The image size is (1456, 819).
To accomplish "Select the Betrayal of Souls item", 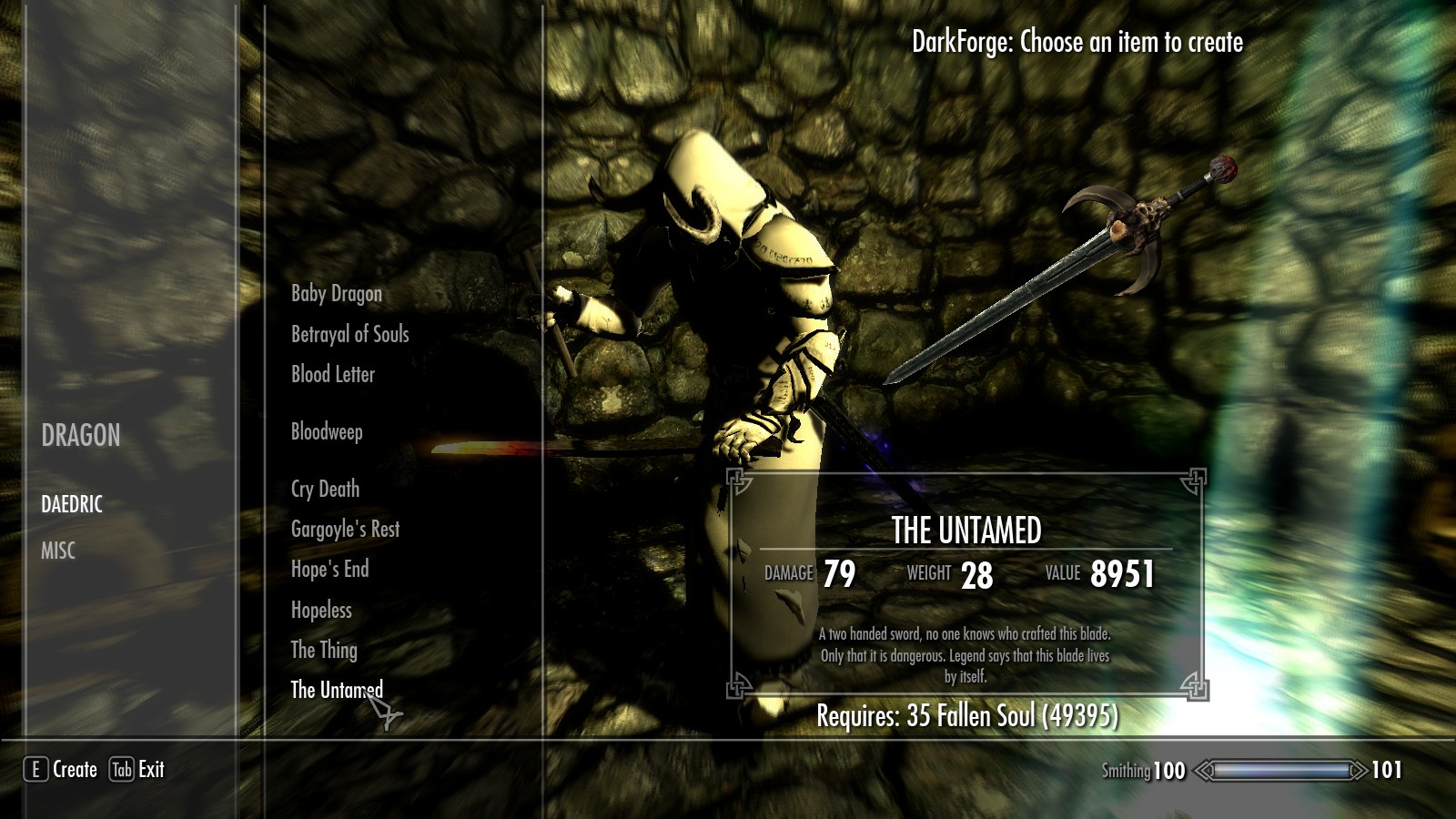I will click(x=350, y=334).
